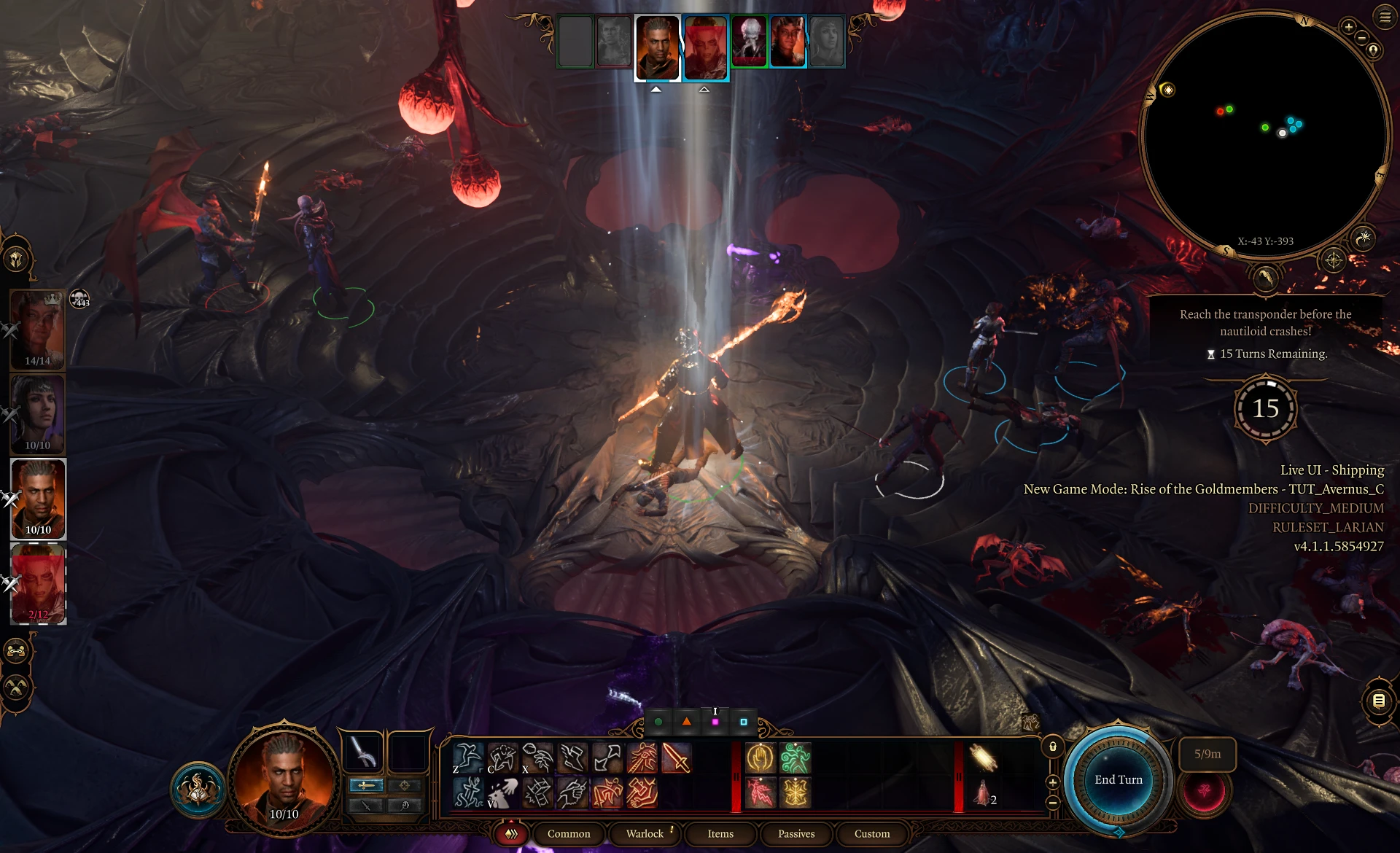
Task: Toggle the hotbar lock icon
Action: pos(1052,747)
